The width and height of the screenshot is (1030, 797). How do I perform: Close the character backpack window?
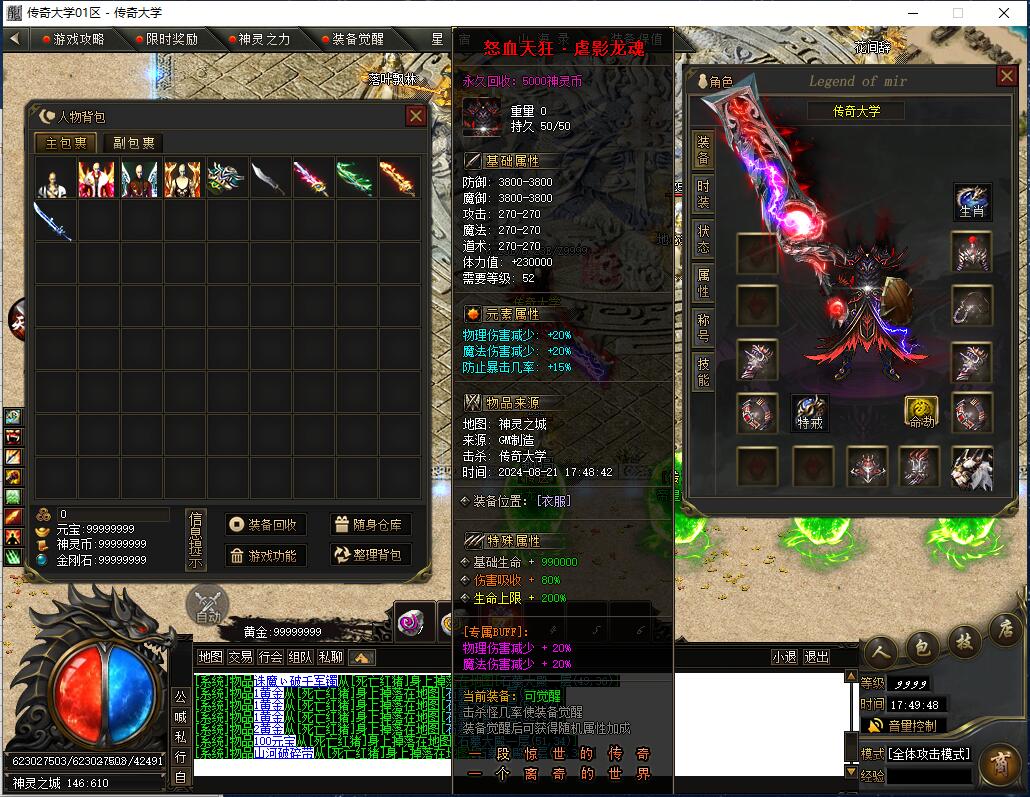click(416, 116)
